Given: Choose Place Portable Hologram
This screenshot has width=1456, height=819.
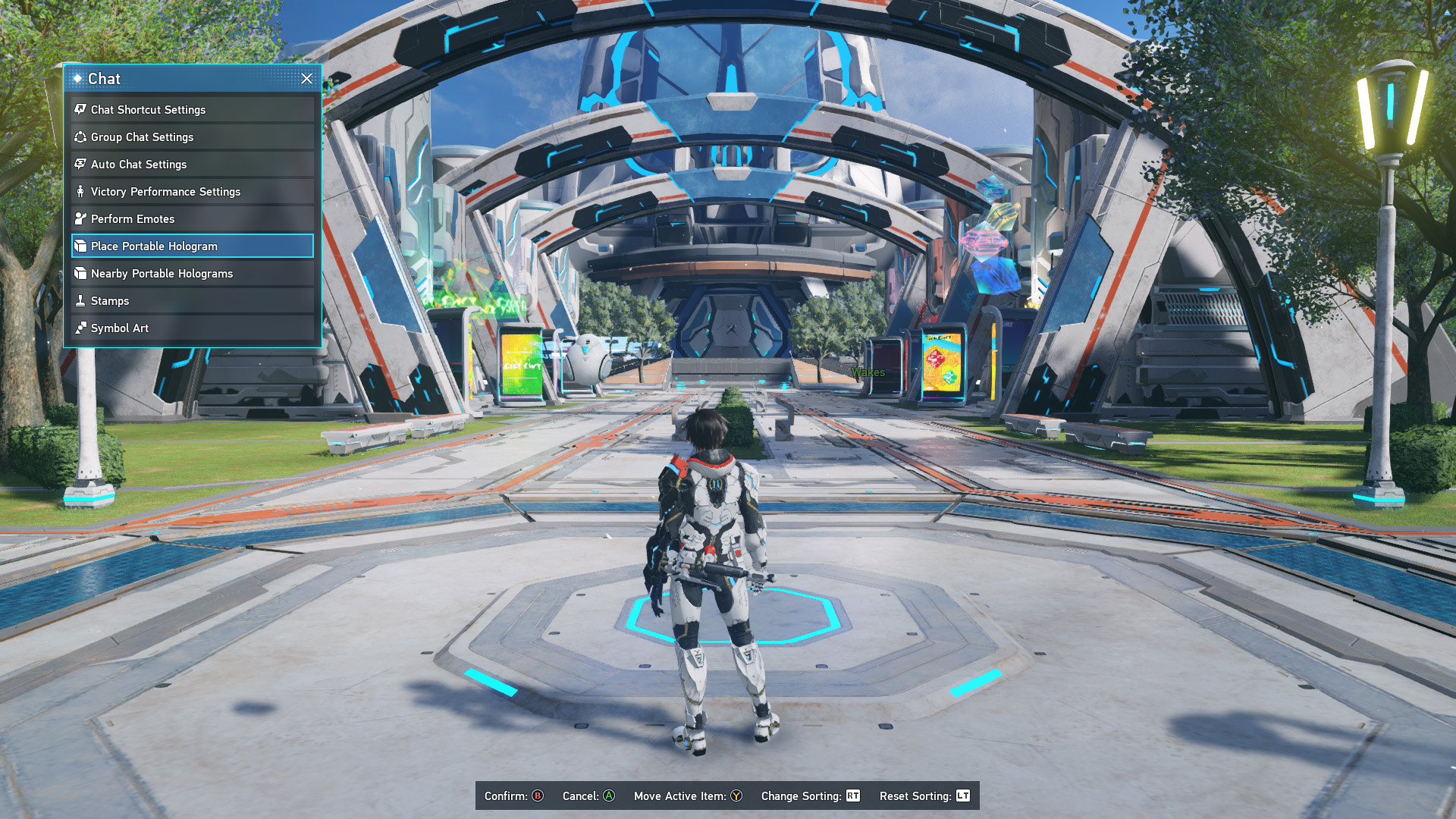Looking at the screenshot, I should pyautogui.click(x=153, y=246).
